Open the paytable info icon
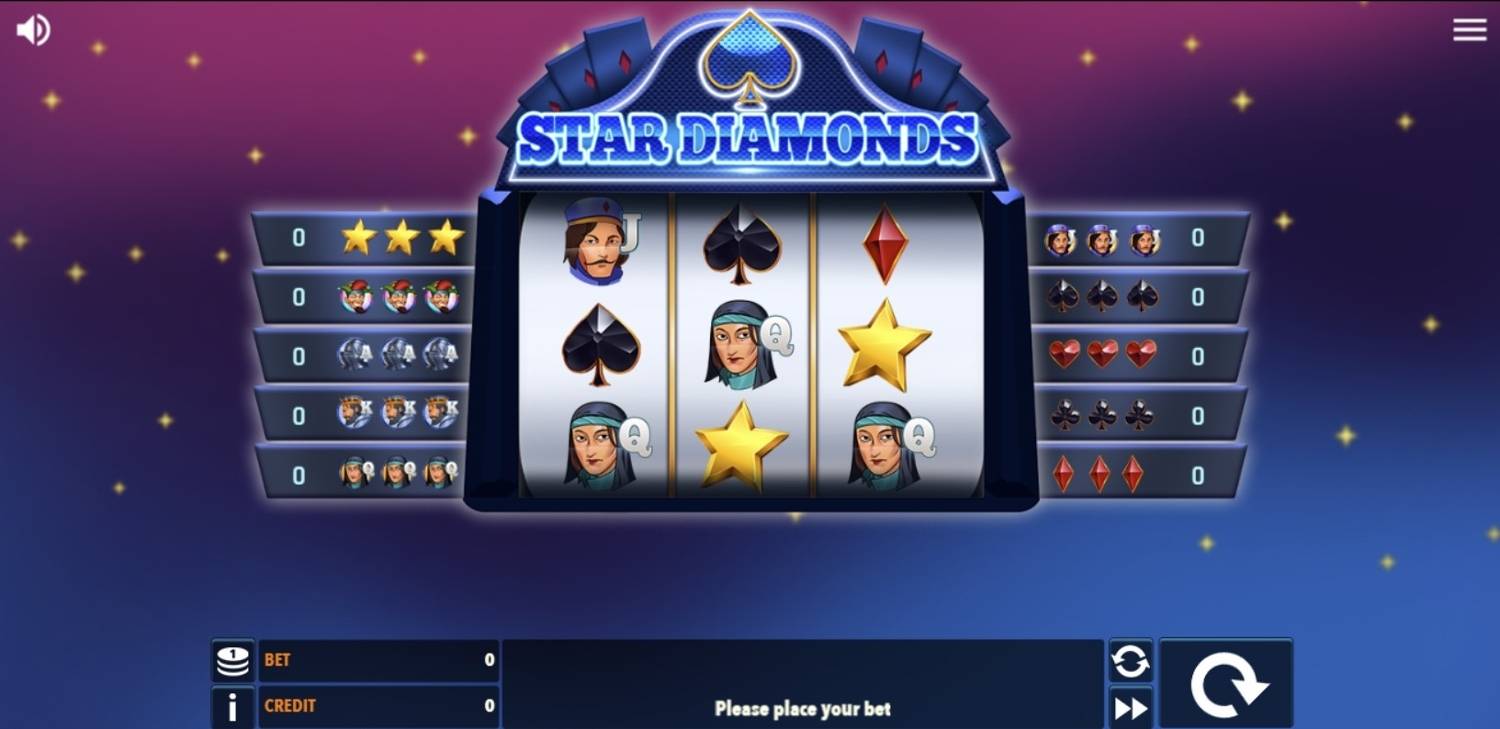 tap(232, 707)
